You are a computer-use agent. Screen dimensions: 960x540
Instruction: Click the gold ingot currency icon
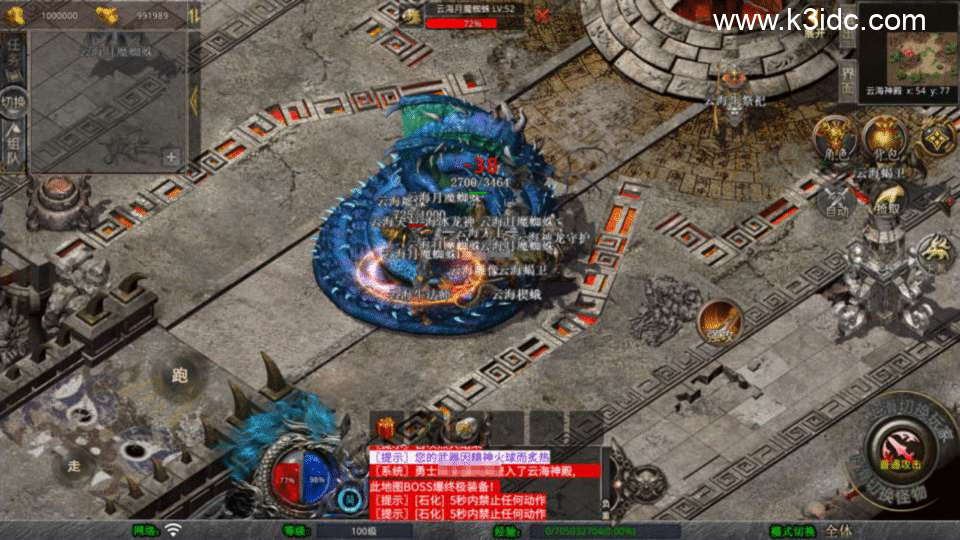(107, 14)
